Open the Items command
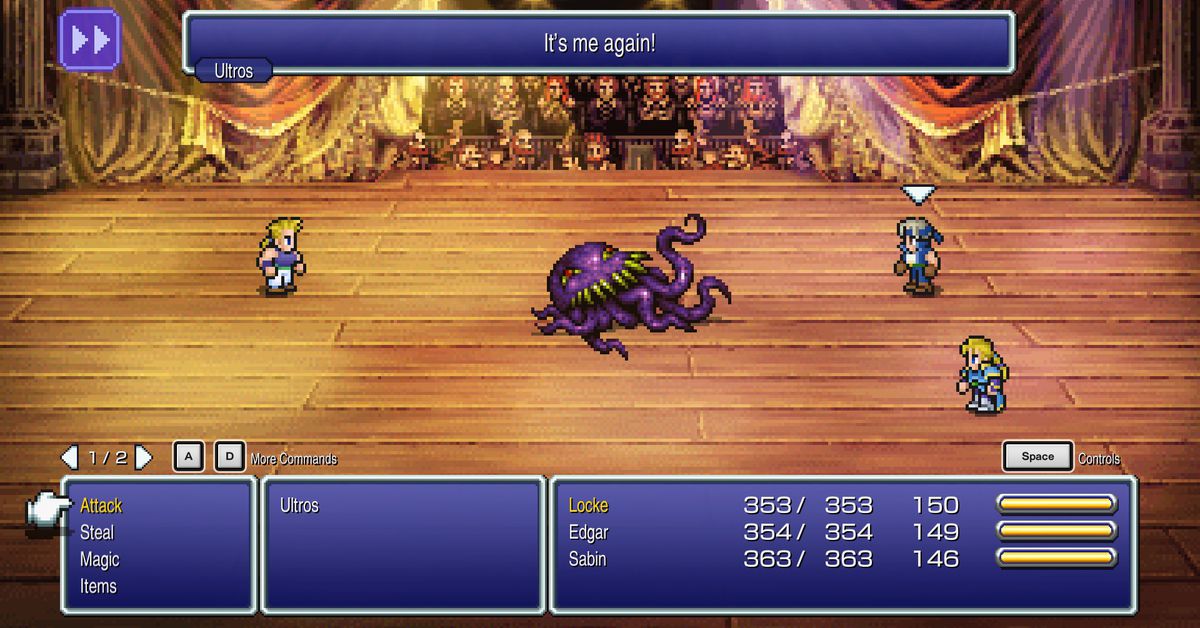The image size is (1200, 628). click(x=98, y=586)
